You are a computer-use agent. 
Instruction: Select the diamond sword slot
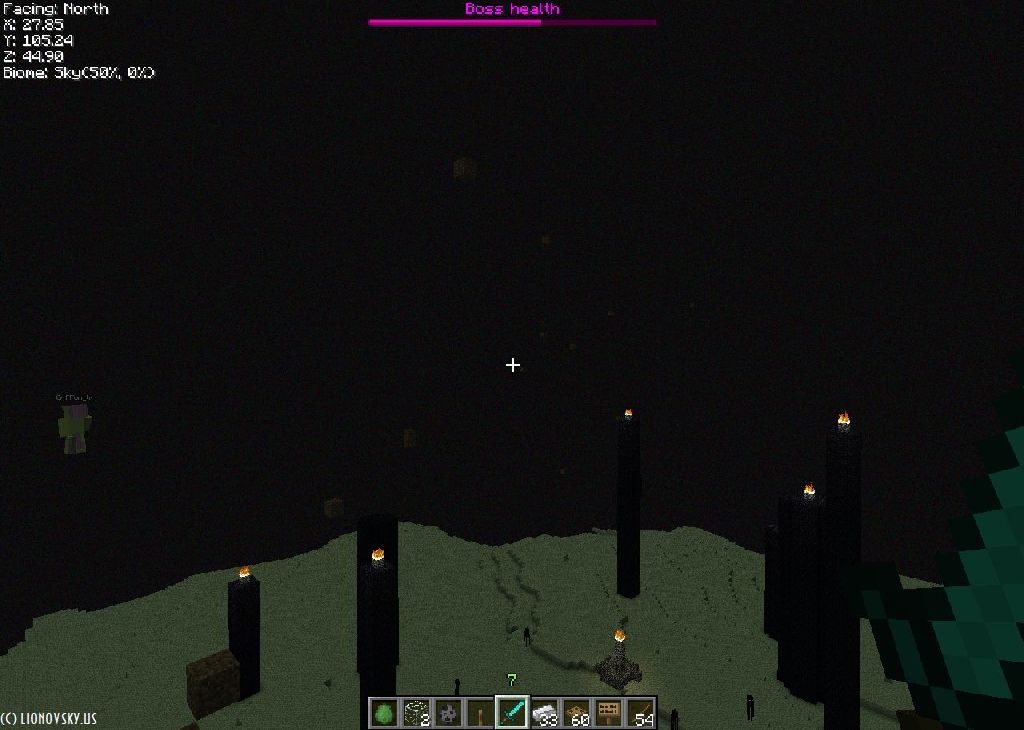pyautogui.click(x=512, y=712)
